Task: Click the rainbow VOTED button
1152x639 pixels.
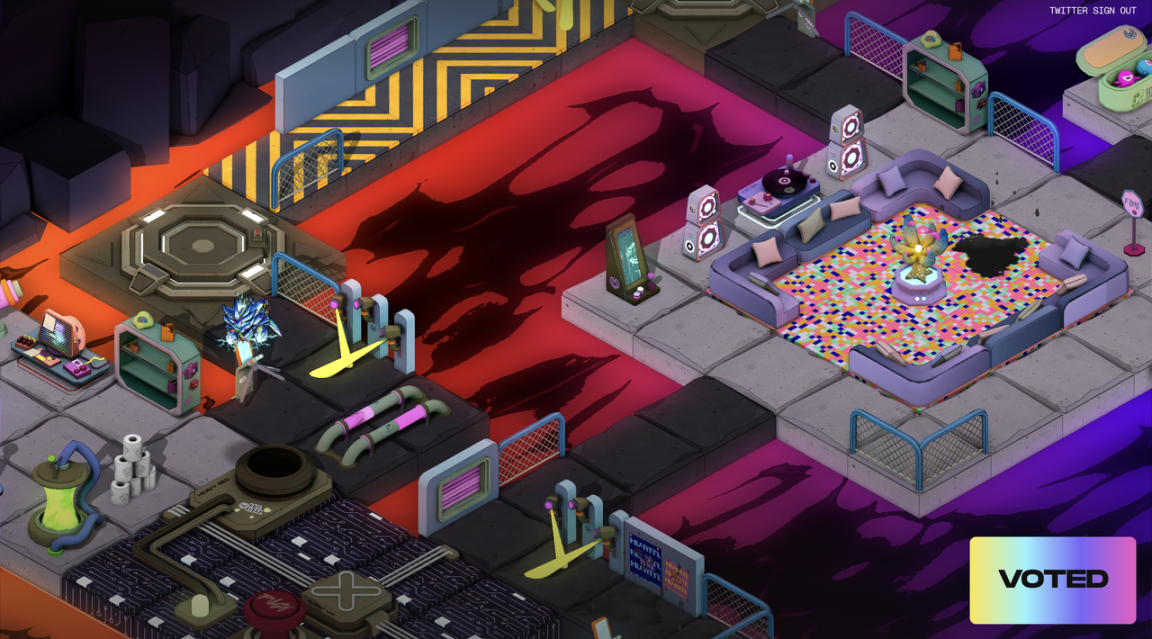Action: 1053,580
